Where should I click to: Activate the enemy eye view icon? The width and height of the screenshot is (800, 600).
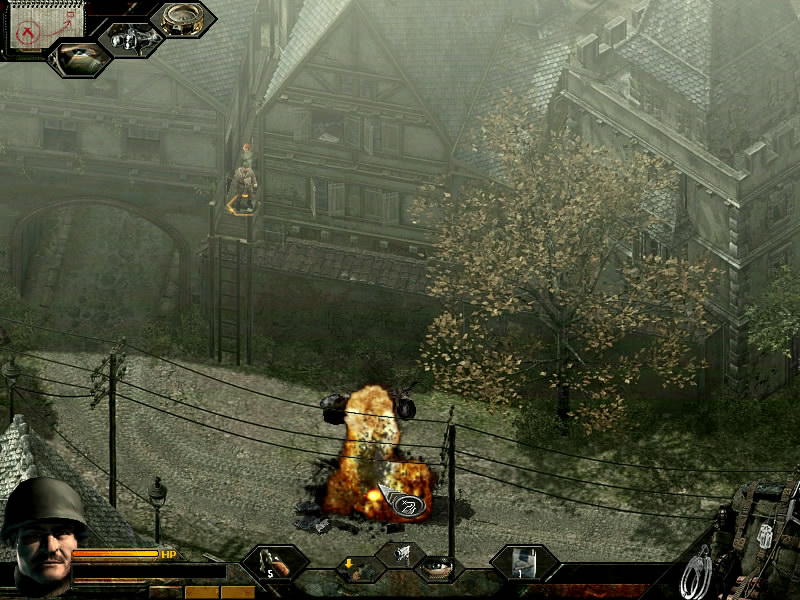[x=79, y=57]
